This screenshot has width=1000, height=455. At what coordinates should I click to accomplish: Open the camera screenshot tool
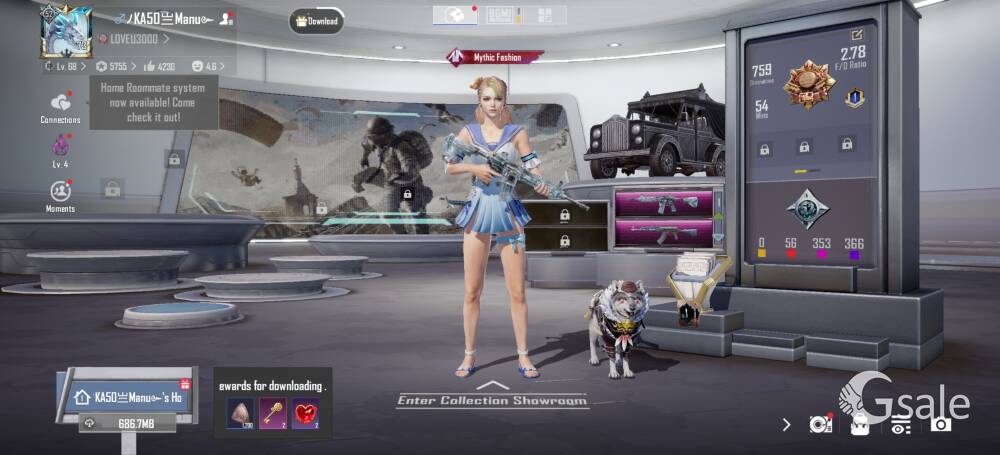pos(940,424)
